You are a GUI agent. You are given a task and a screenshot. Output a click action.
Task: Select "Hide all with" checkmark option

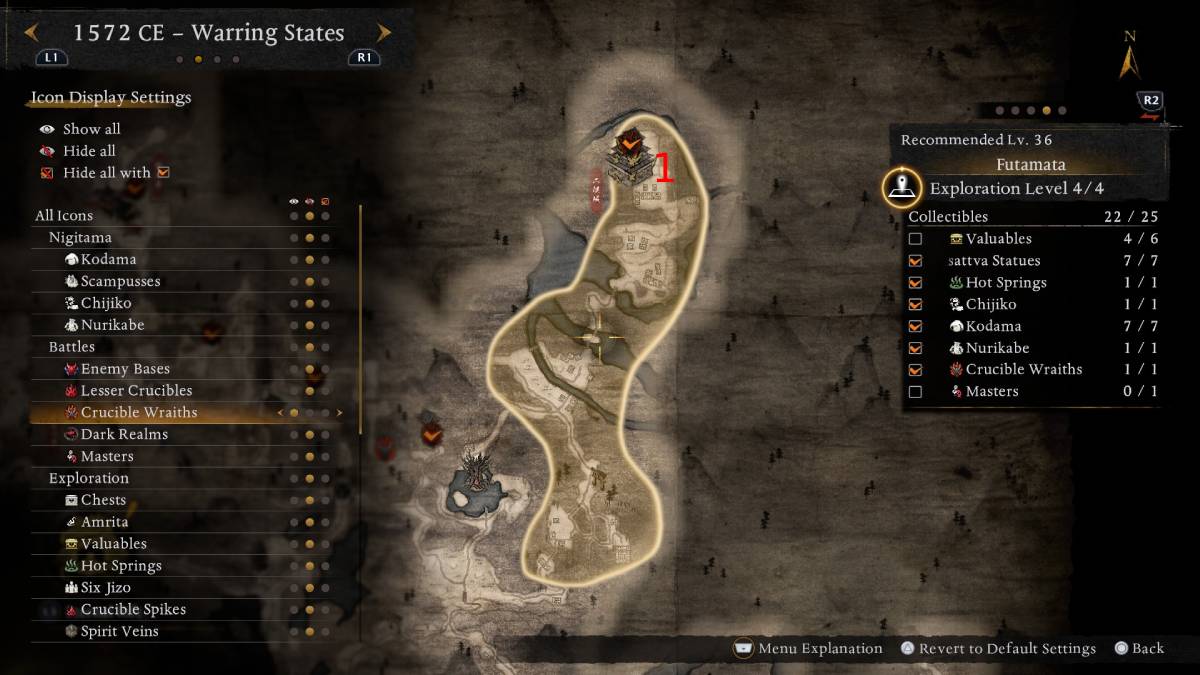point(106,173)
